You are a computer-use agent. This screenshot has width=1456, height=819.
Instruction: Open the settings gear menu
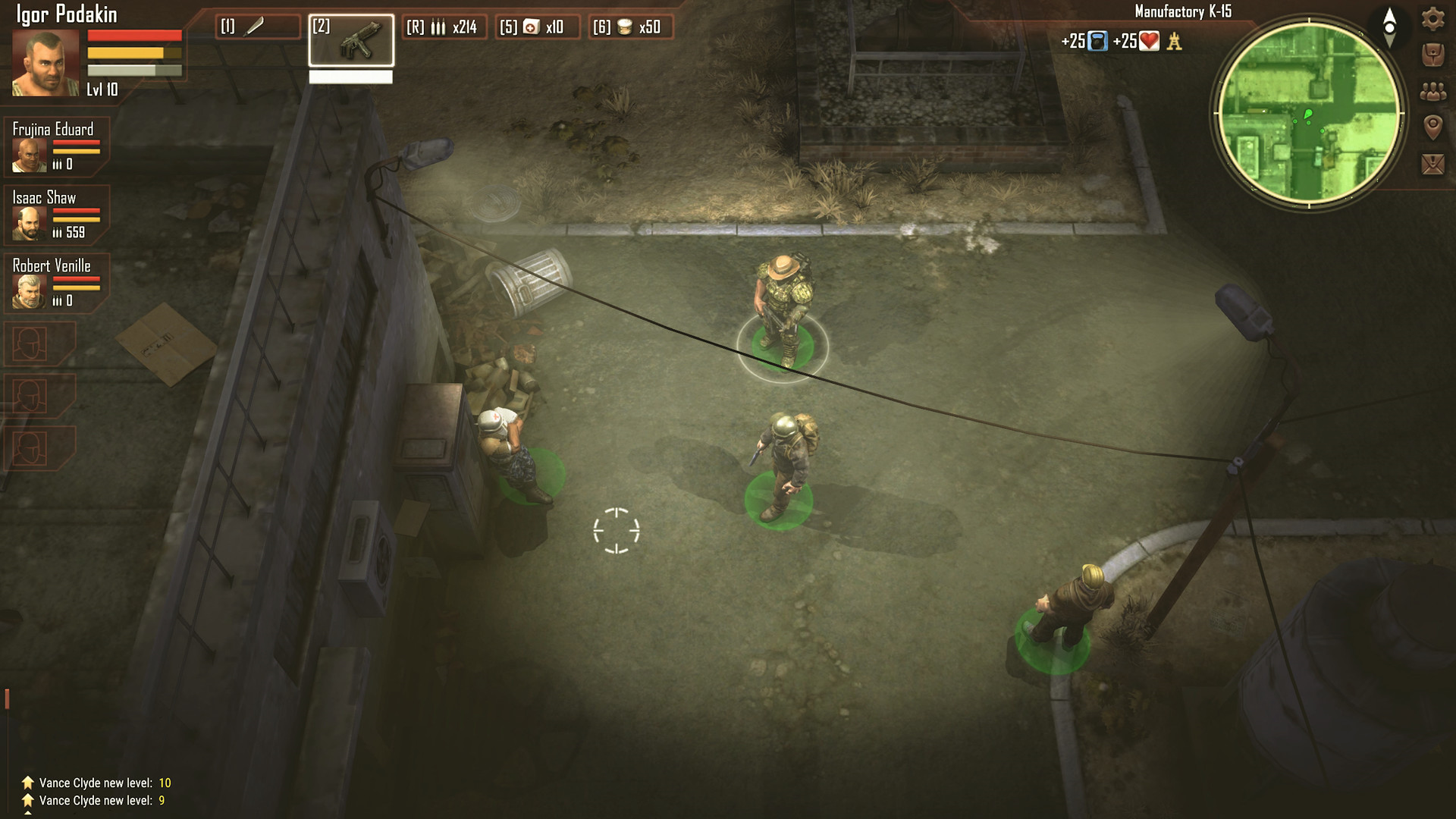(x=1432, y=18)
